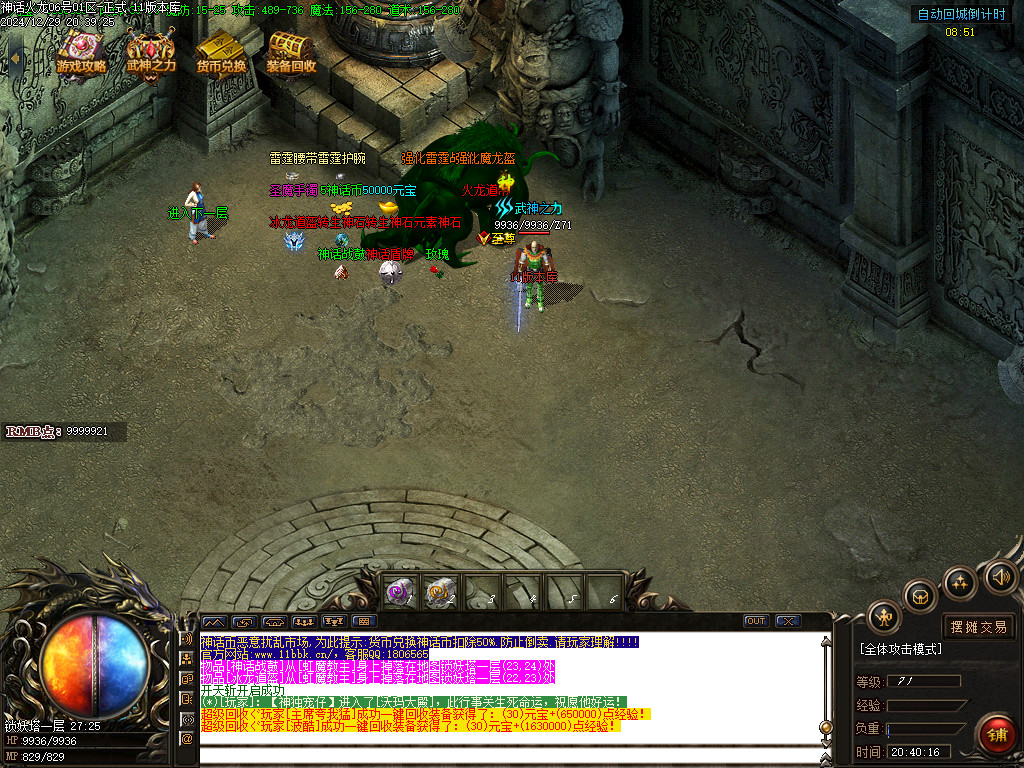Click the 自动回城倒计时 auto-return label
The image size is (1024, 768).
pyautogui.click(x=961, y=14)
